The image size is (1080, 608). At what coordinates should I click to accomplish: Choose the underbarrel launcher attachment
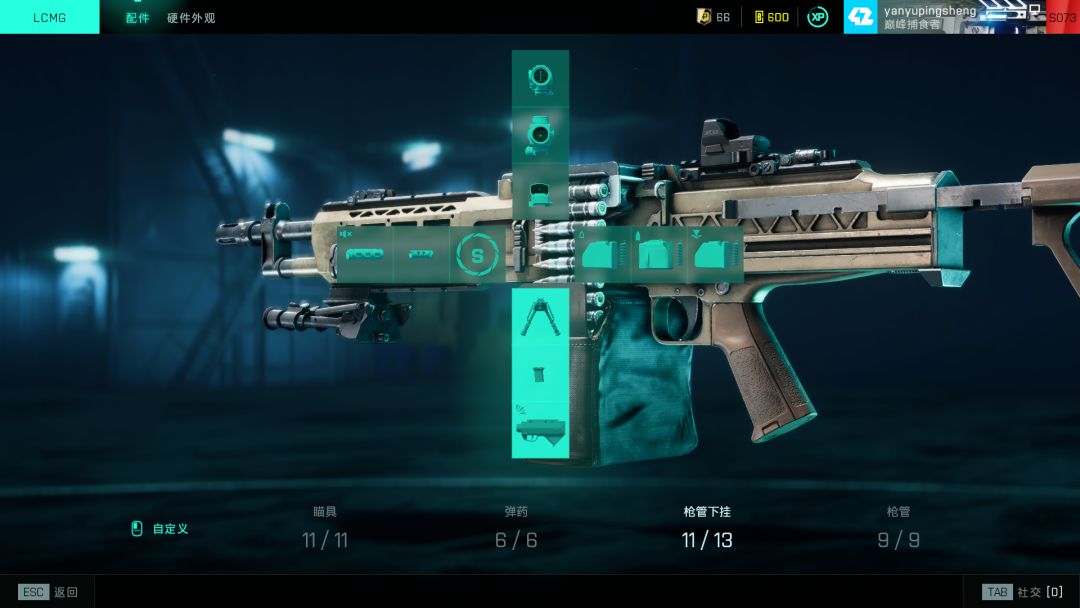540,428
